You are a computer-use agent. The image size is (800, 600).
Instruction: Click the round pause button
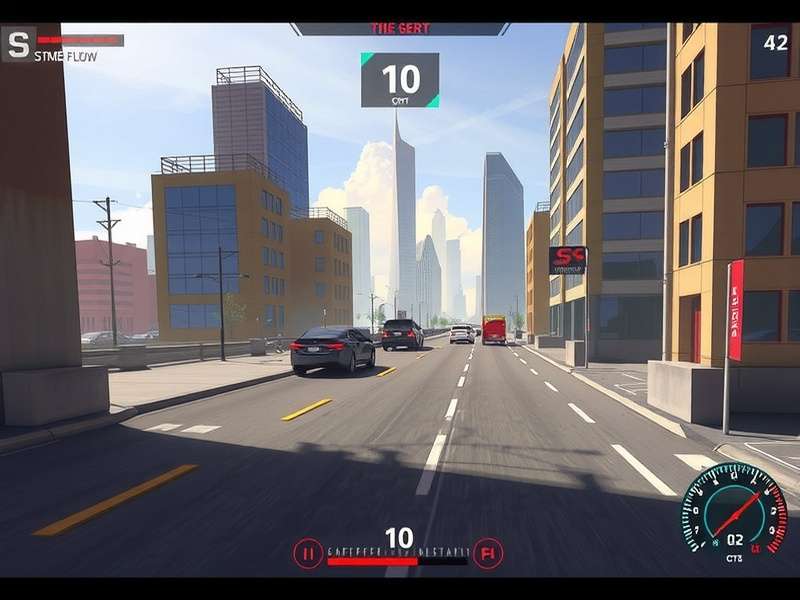coord(308,553)
